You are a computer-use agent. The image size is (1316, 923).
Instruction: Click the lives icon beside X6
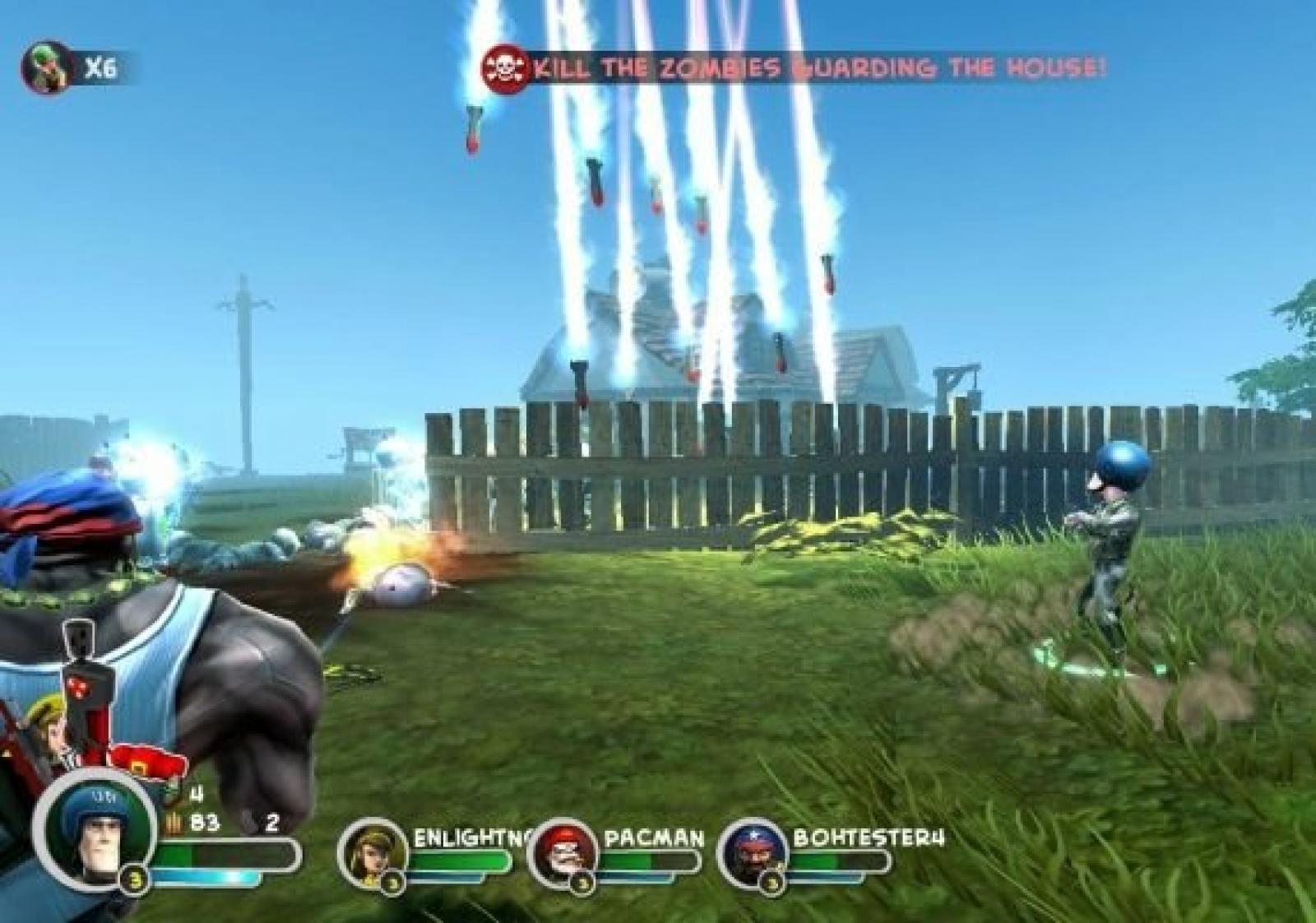tap(48, 67)
